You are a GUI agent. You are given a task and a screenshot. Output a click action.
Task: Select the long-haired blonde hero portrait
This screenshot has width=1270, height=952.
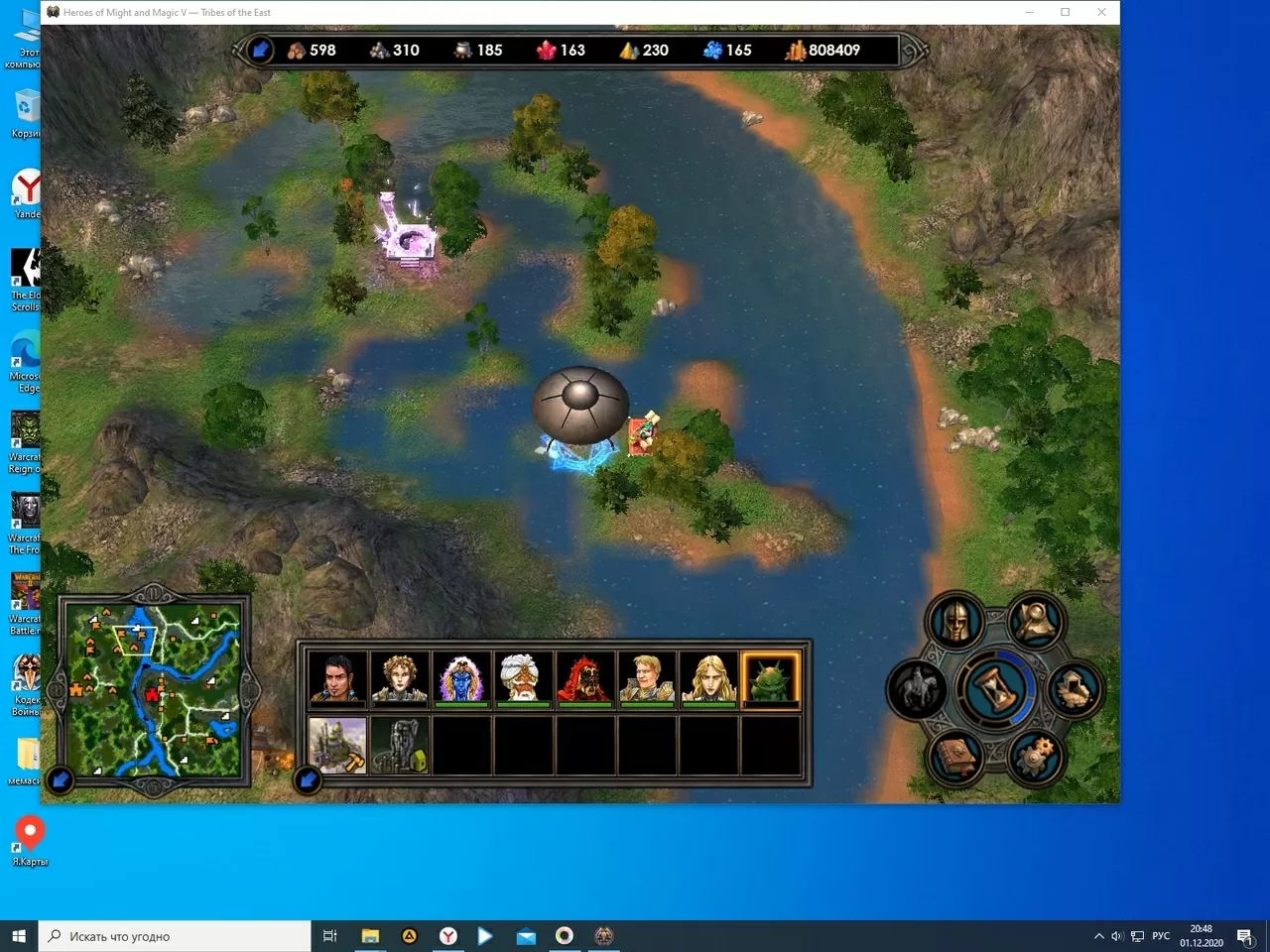708,678
